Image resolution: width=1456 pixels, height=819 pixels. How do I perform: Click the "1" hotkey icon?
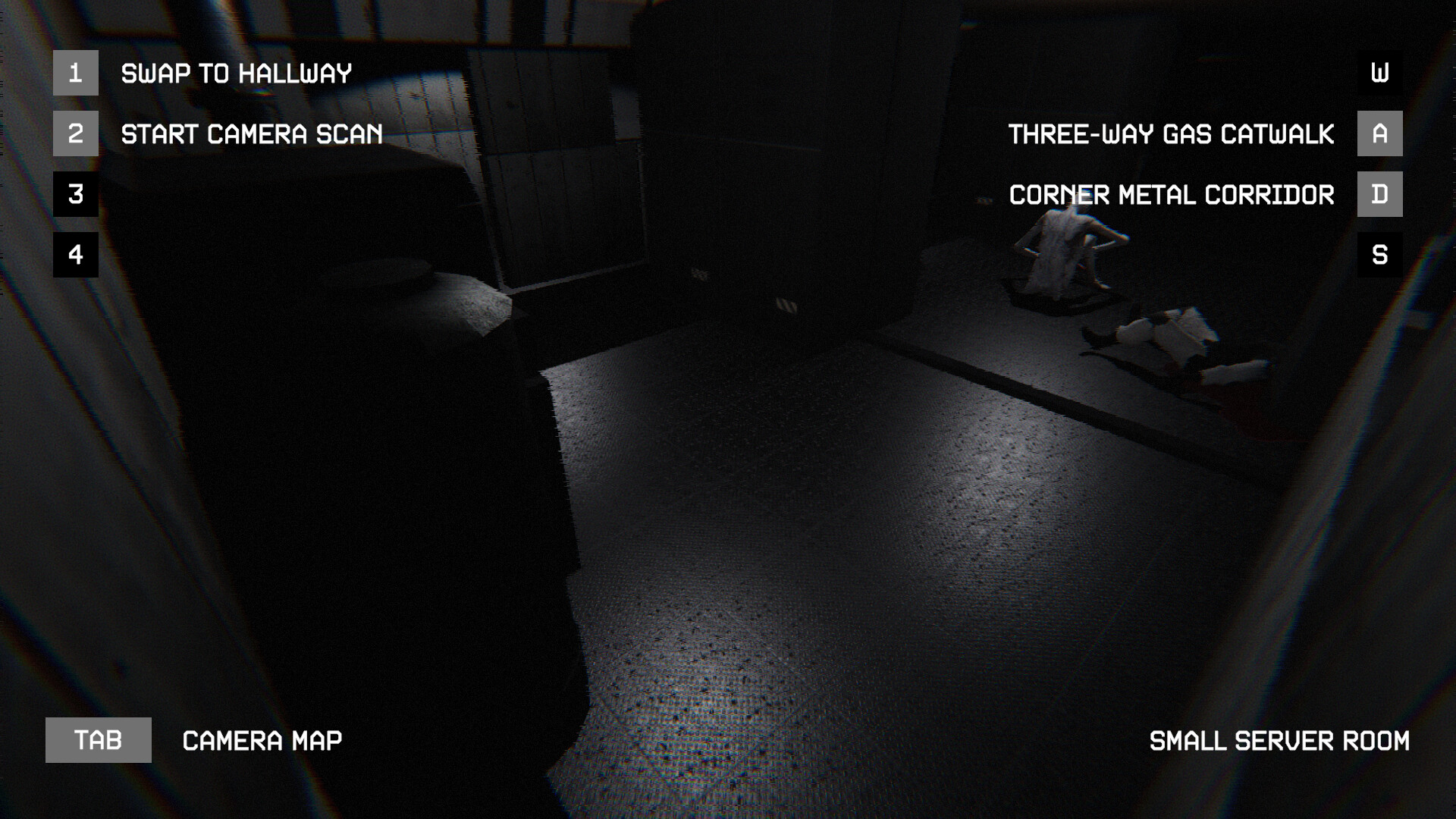point(75,73)
